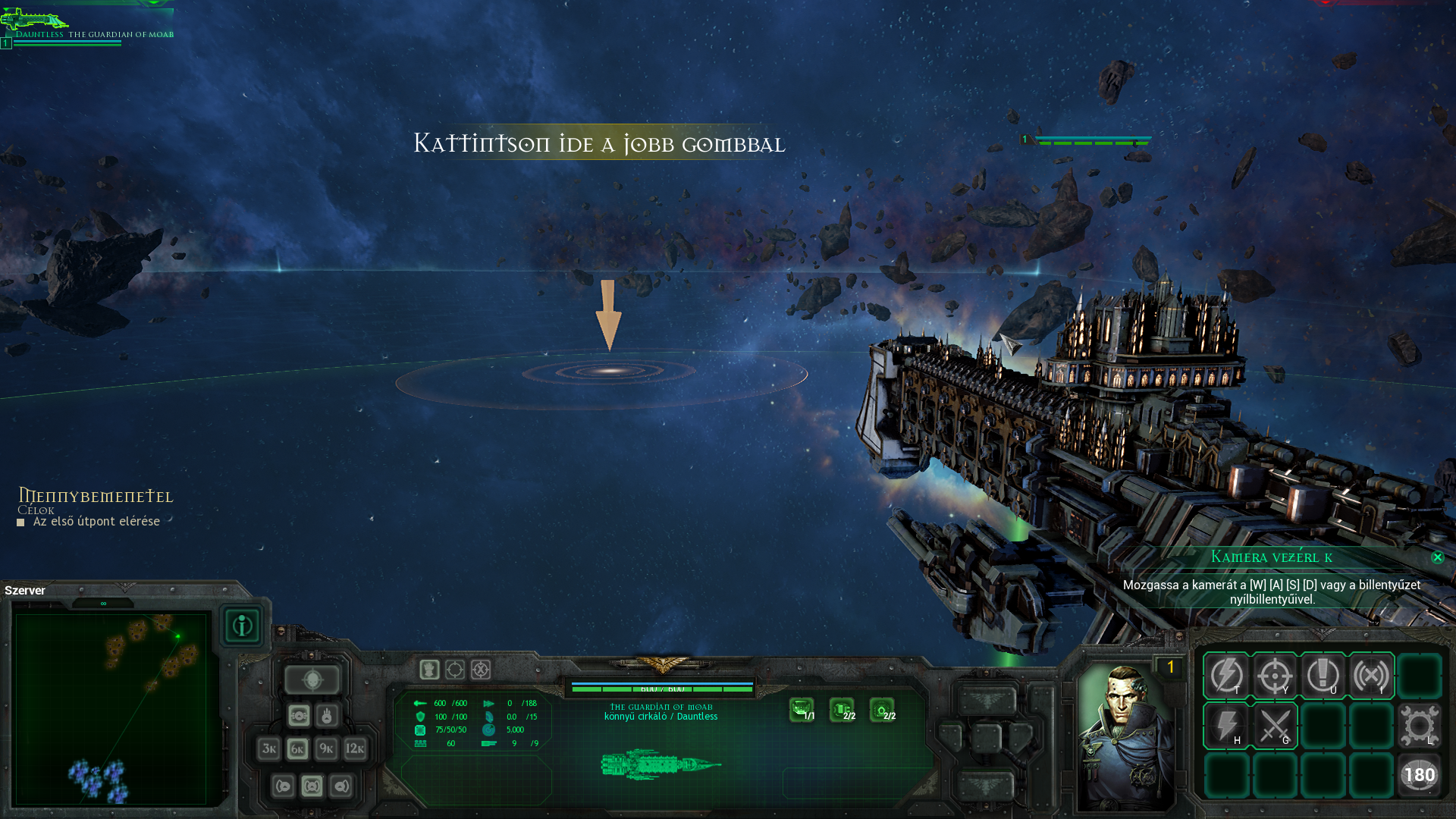The height and width of the screenshot is (819, 1456).
Task: Click the crossed-out target stance button
Action: pos(481,670)
